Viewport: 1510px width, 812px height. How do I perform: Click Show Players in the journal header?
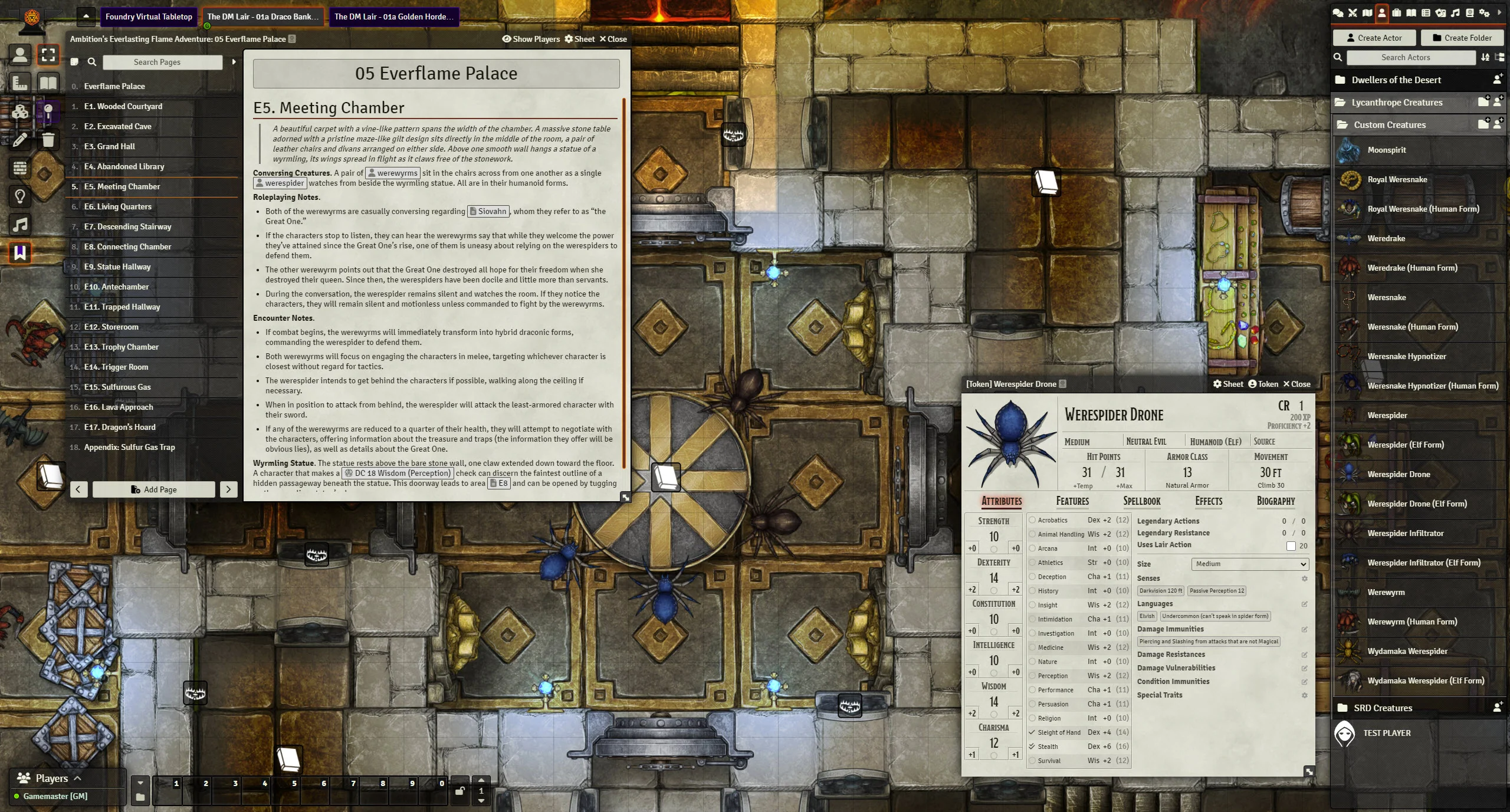[x=531, y=39]
